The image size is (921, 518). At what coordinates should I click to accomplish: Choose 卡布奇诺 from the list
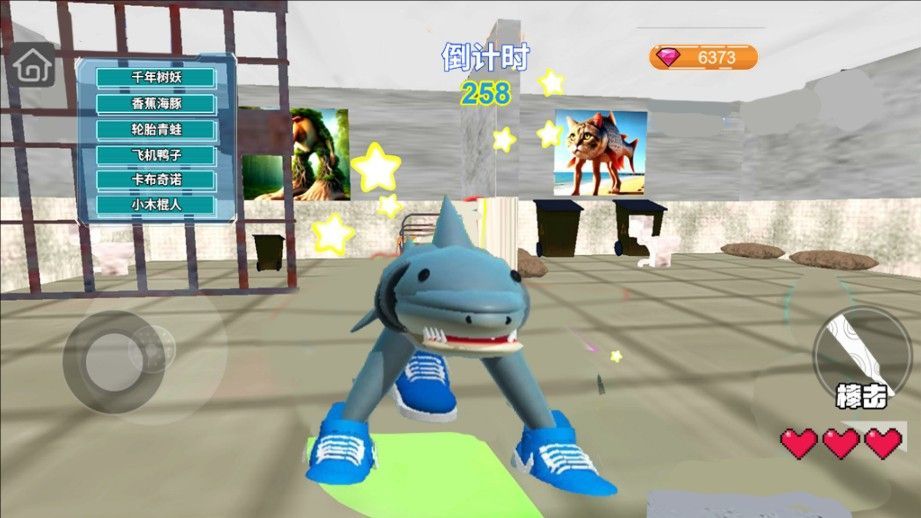tap(156, 180)
